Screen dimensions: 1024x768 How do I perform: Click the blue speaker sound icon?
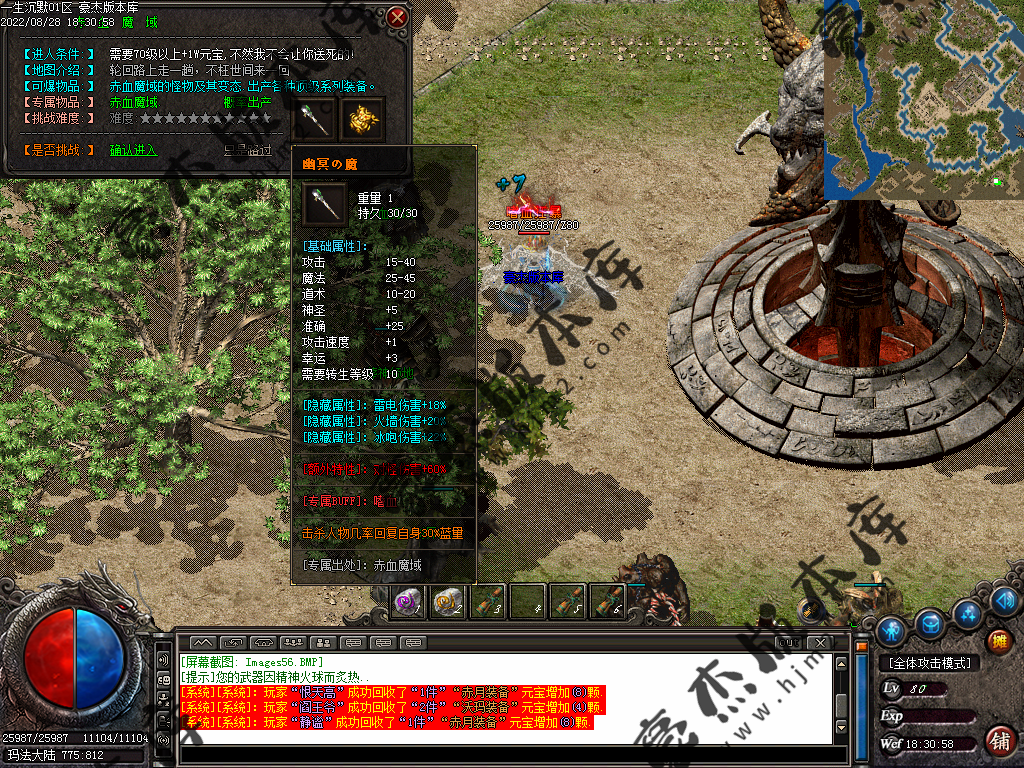coord(1007,600)
